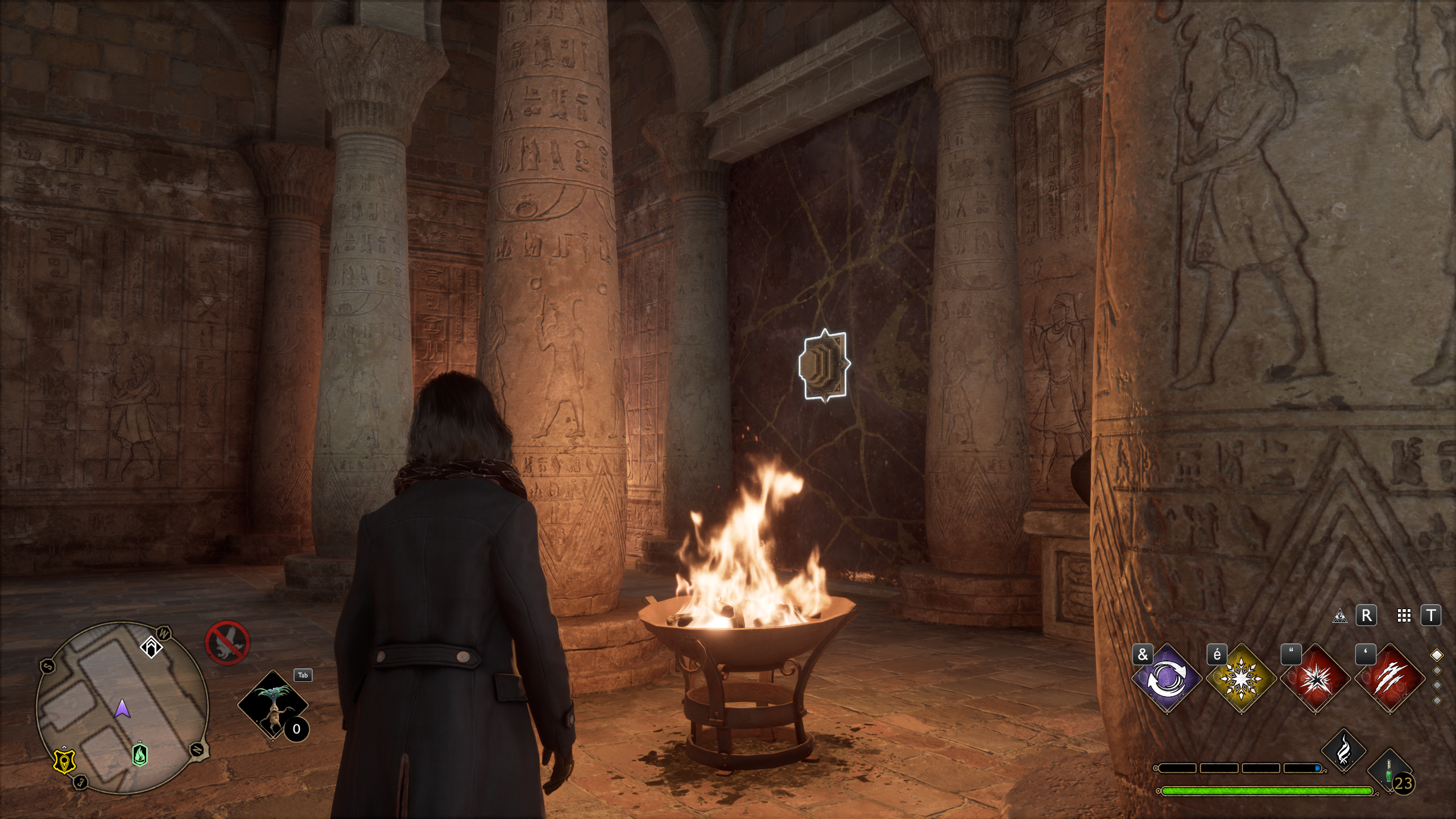Cast the red starburst explosion spell
Image resolution: width=1456 pixels, height=819 pixels.
tap(1316, 679)
